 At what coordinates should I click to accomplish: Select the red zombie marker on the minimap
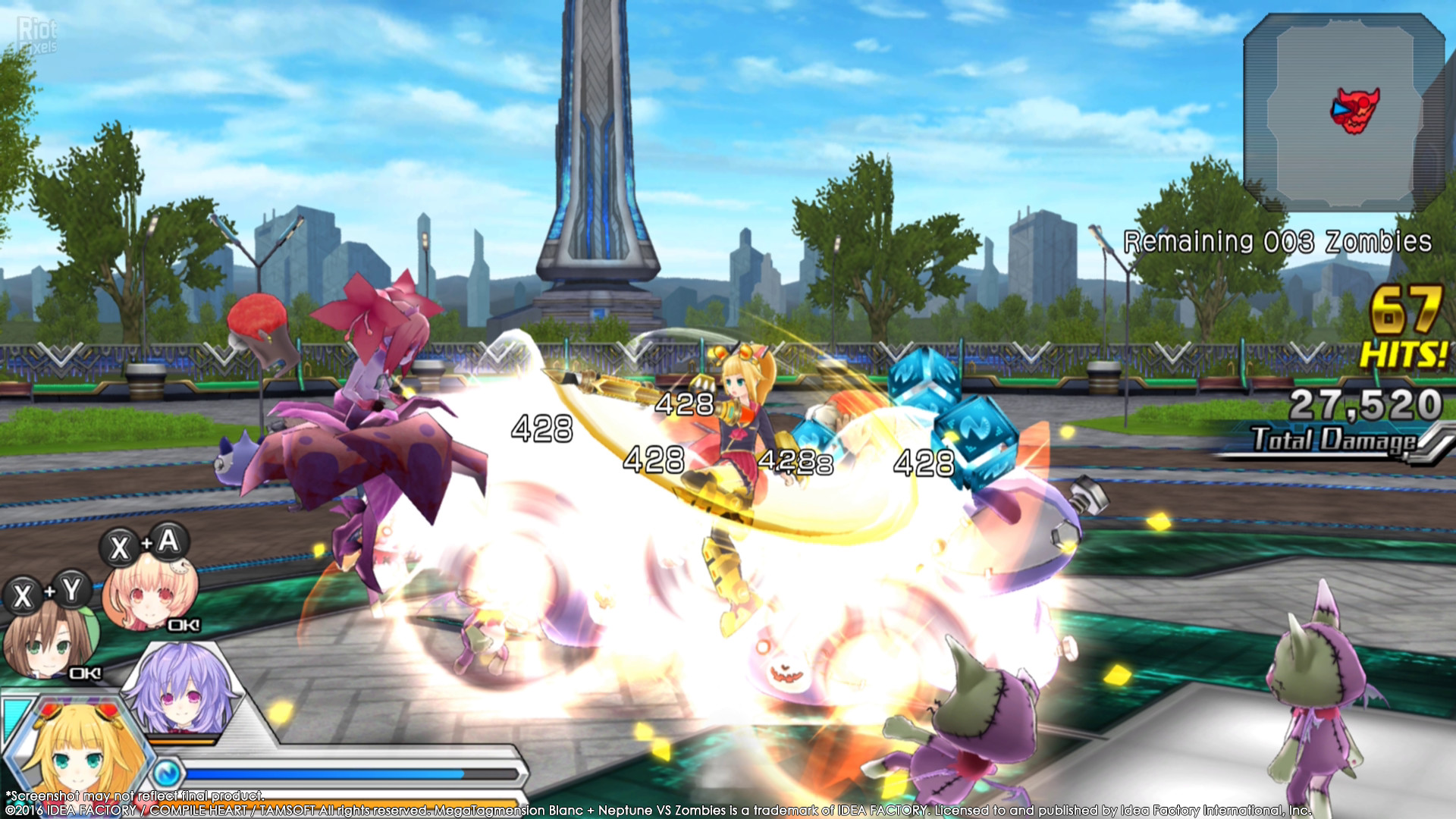1357,111
